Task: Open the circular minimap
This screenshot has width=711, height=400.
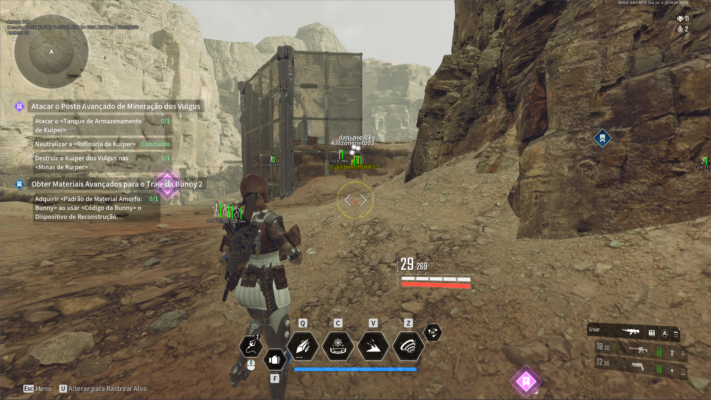Action: 51,50
